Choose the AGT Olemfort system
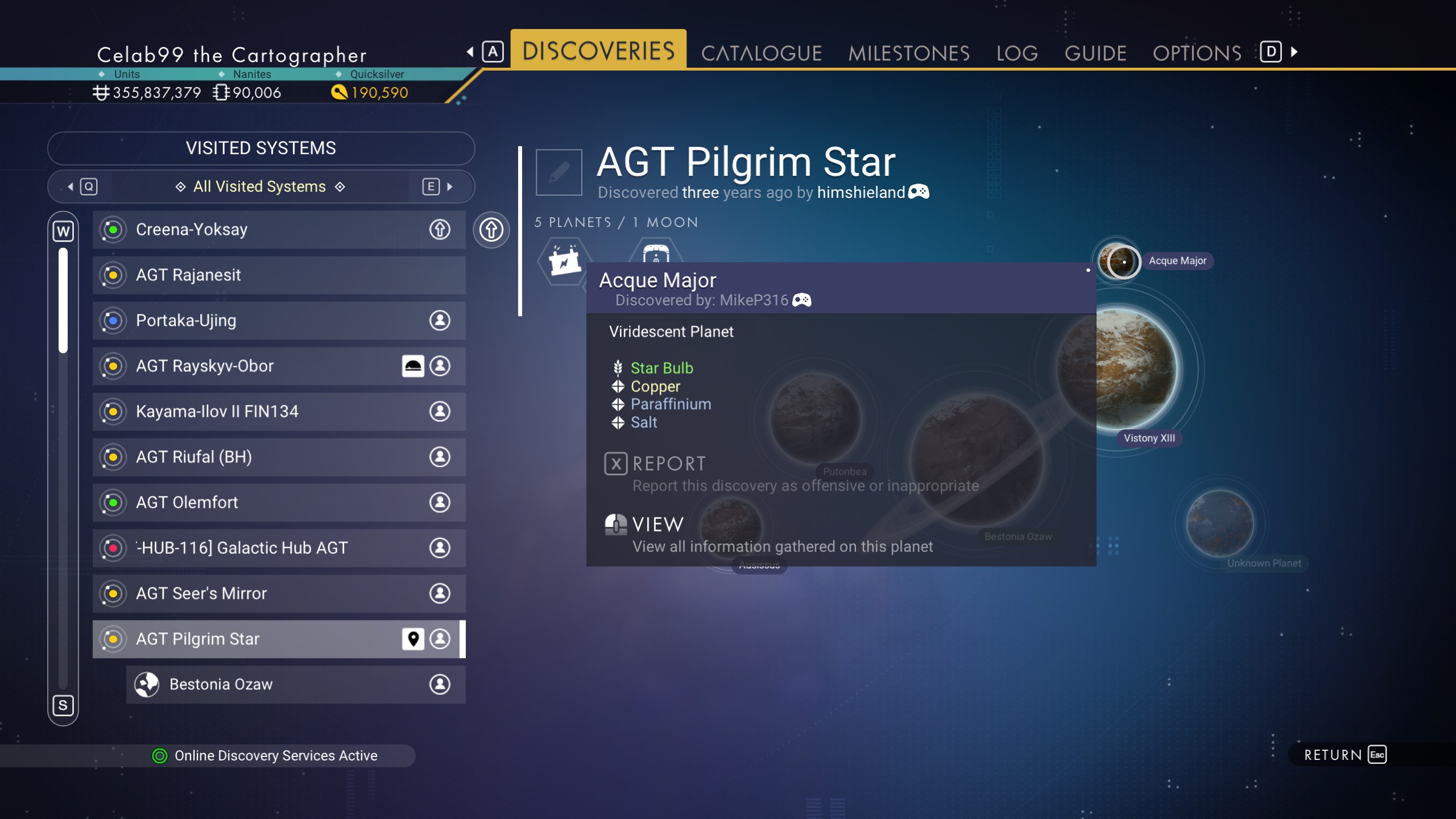Image resolution: width=1456 pixels, height=819 pixels. click(279, 503)
